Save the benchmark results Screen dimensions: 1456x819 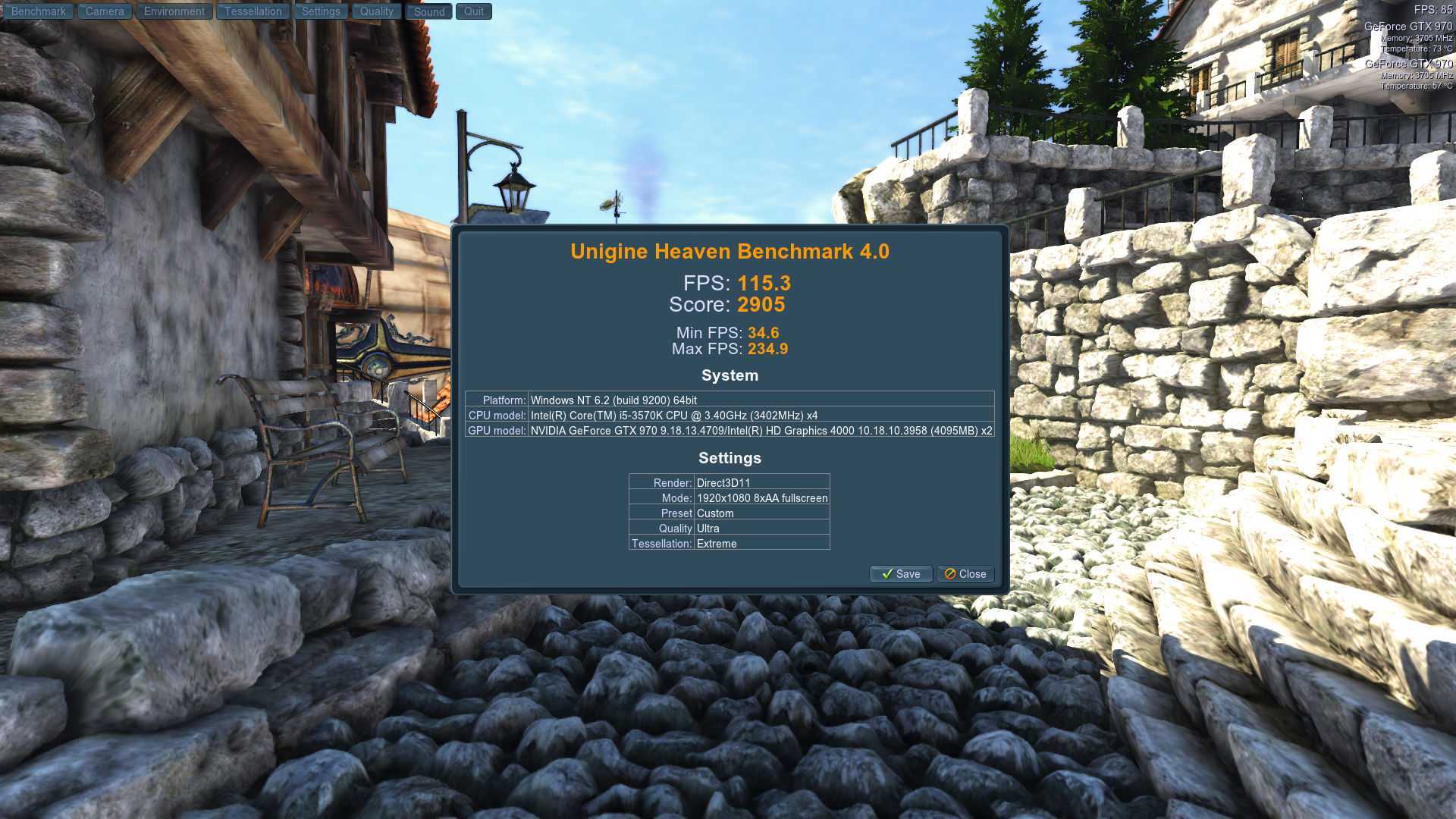(x=901, y=574)
